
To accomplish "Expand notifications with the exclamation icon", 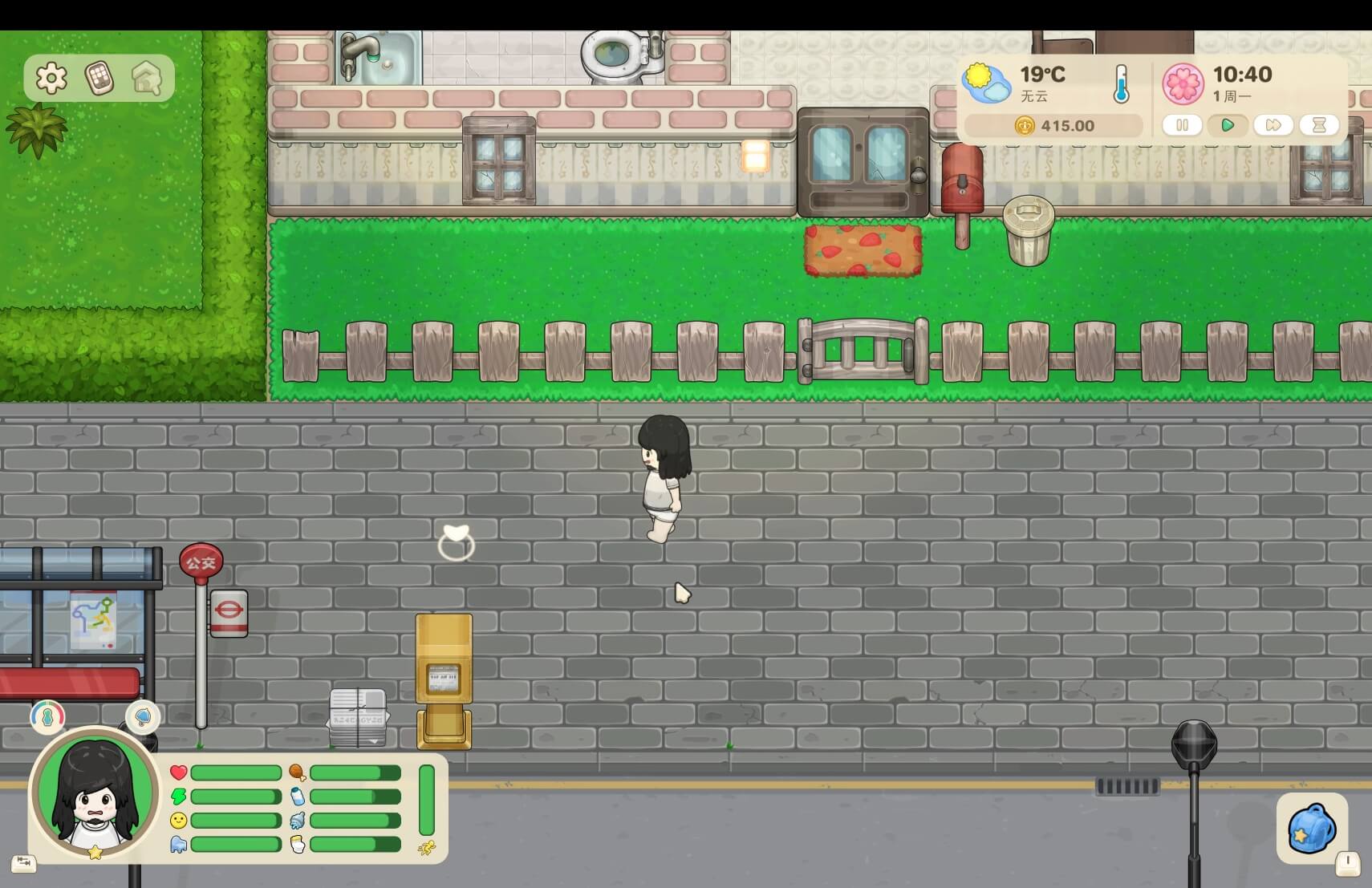I will [x=1347, y=863].
